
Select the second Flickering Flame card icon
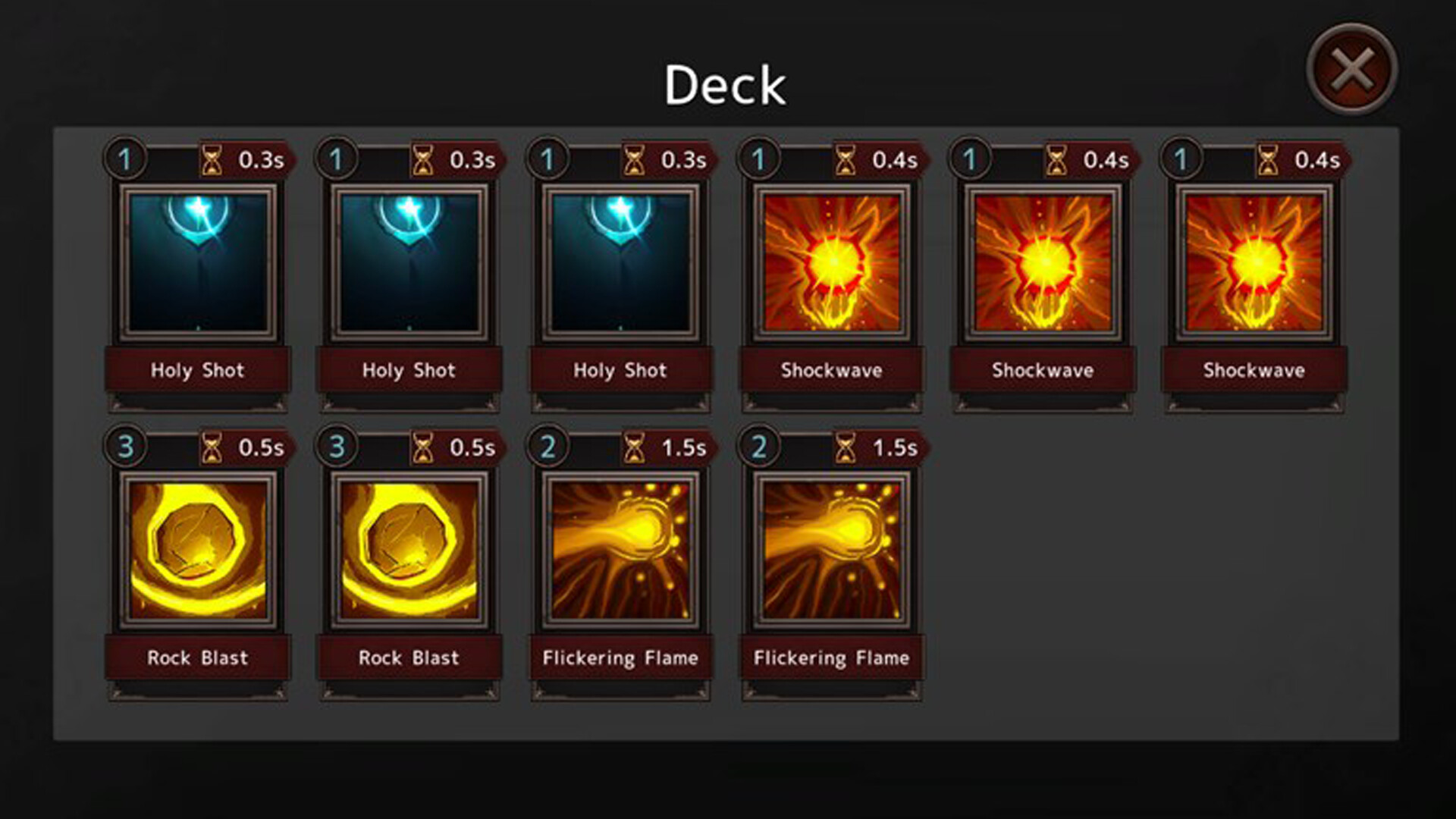pos(832,550)
